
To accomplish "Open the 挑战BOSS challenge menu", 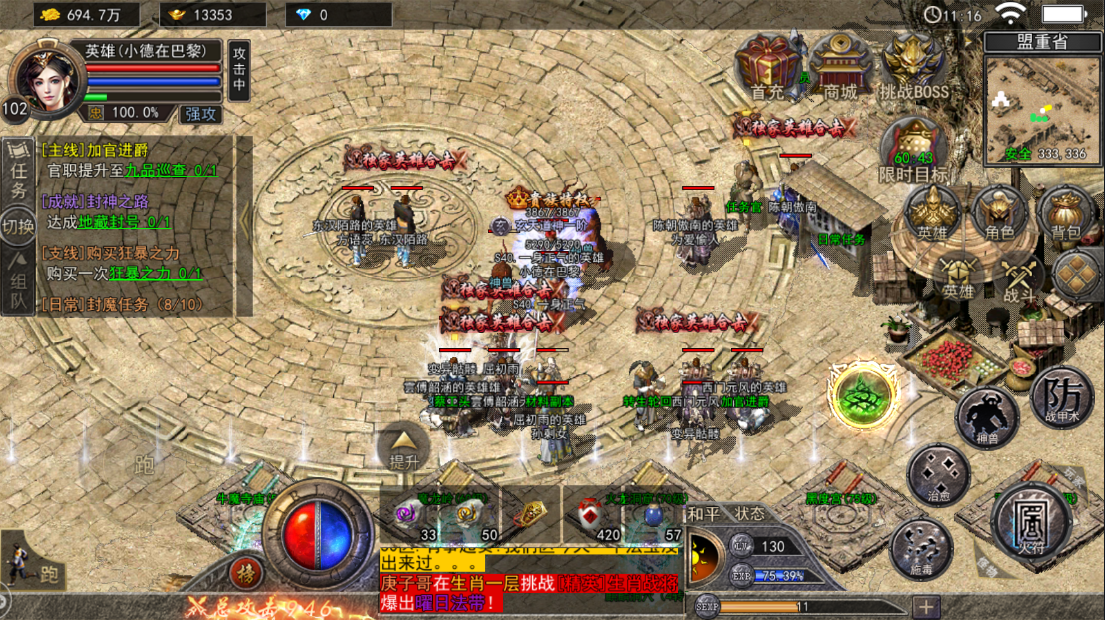I will [x=913, y=66].
